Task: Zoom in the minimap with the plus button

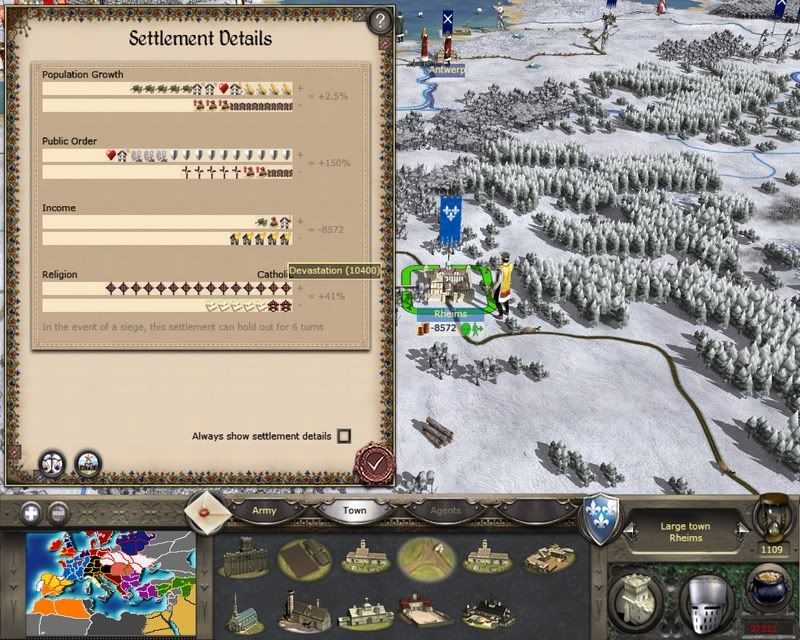Action: (x=32, y=513)
